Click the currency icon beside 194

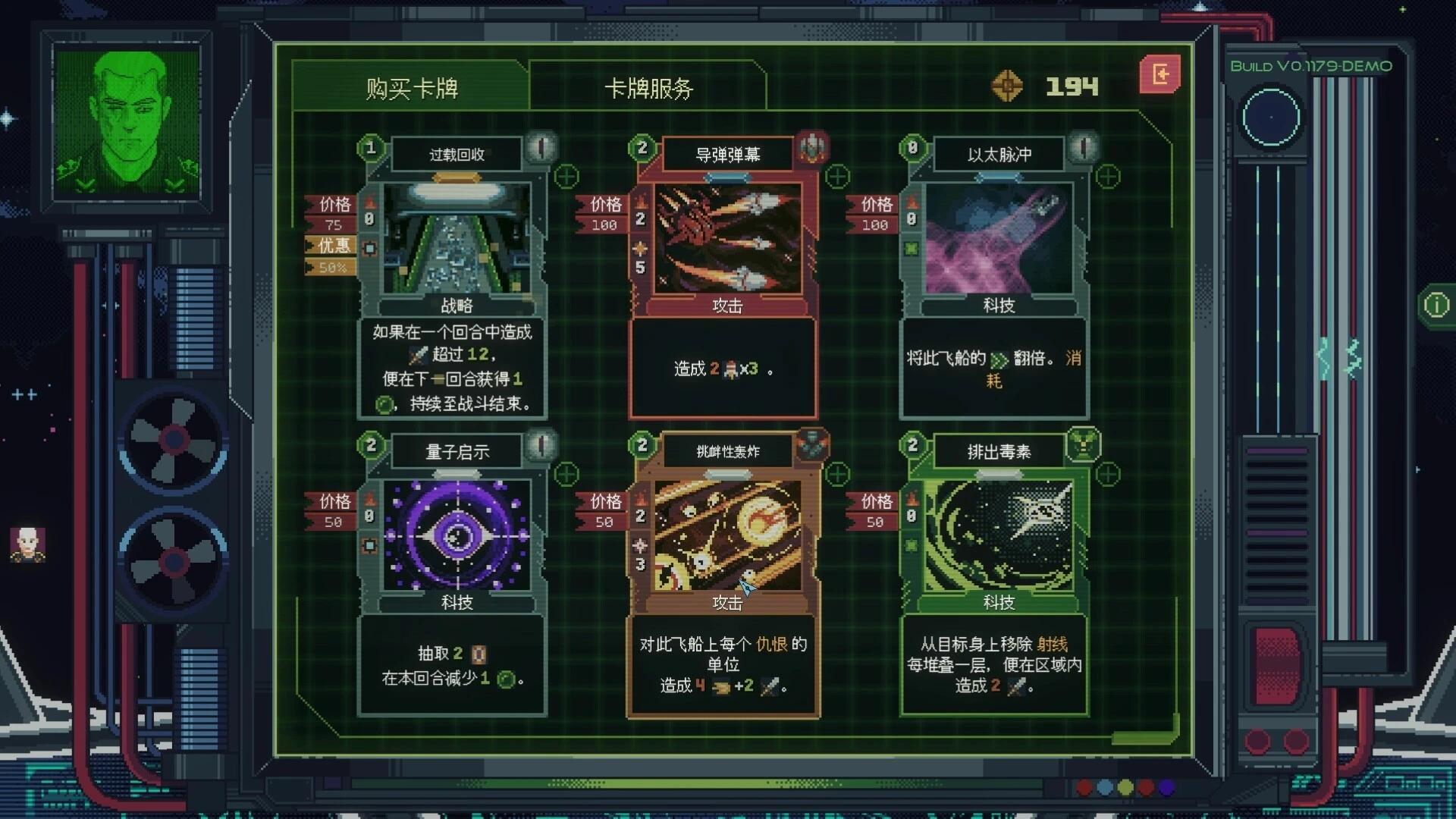(1009, 86)
